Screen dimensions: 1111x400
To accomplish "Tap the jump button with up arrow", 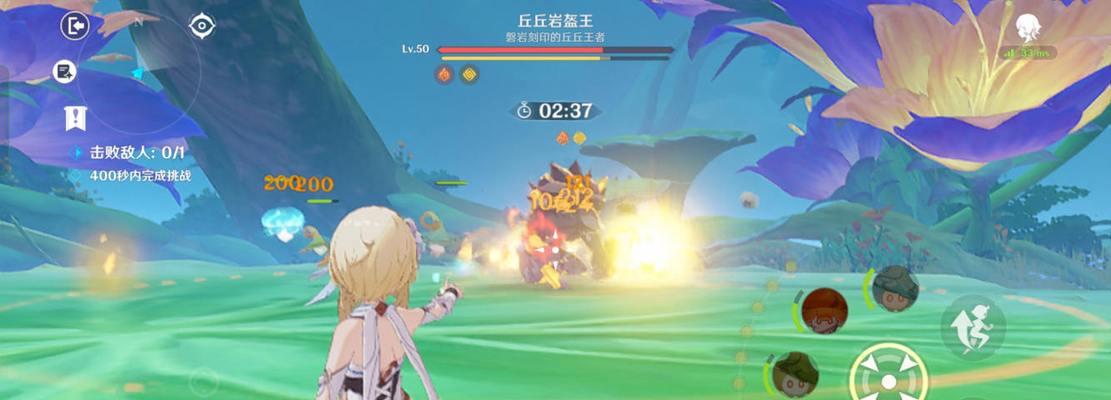I will (972, 326).
